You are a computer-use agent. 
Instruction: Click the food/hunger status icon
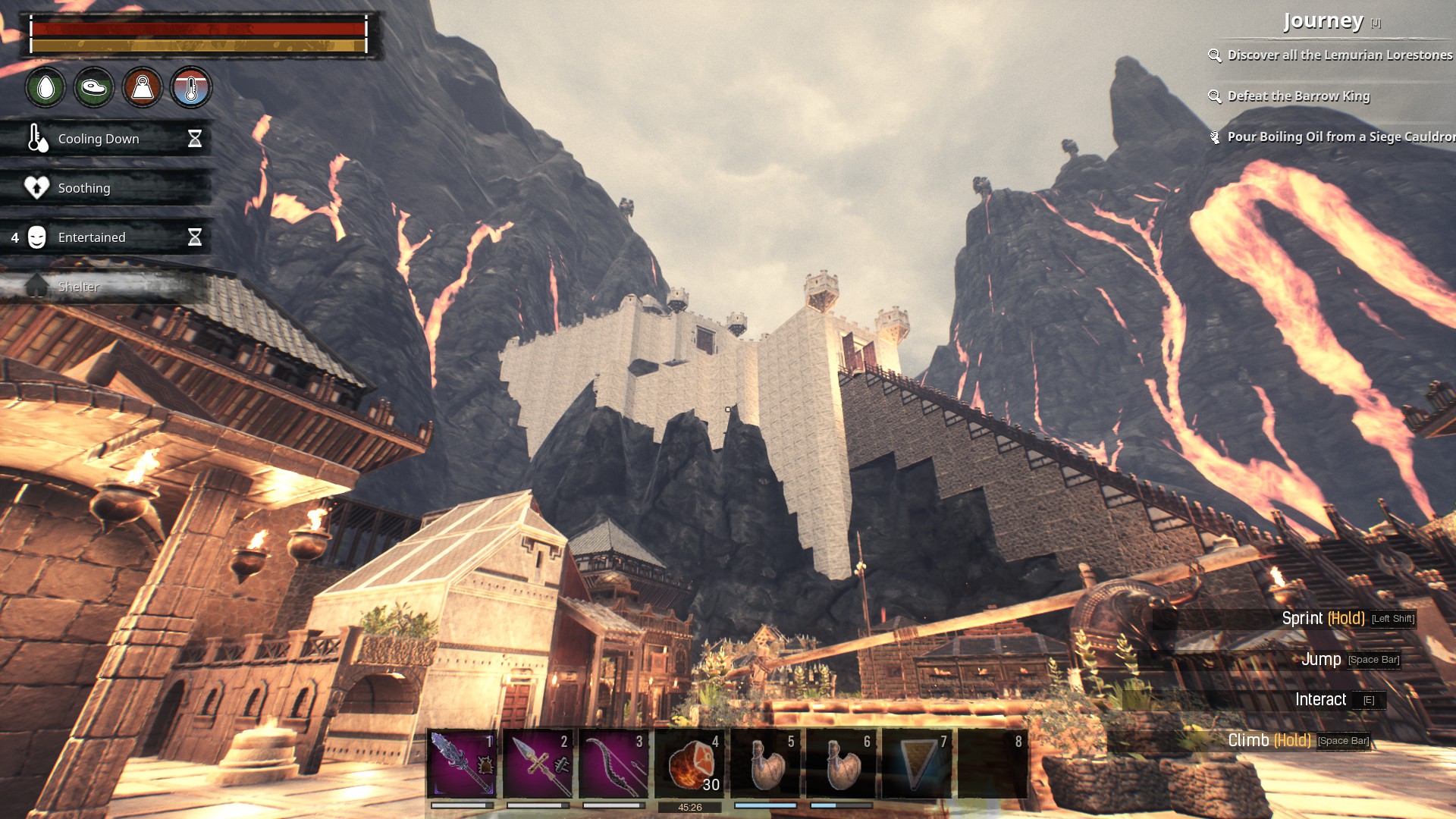coord(93,87)
